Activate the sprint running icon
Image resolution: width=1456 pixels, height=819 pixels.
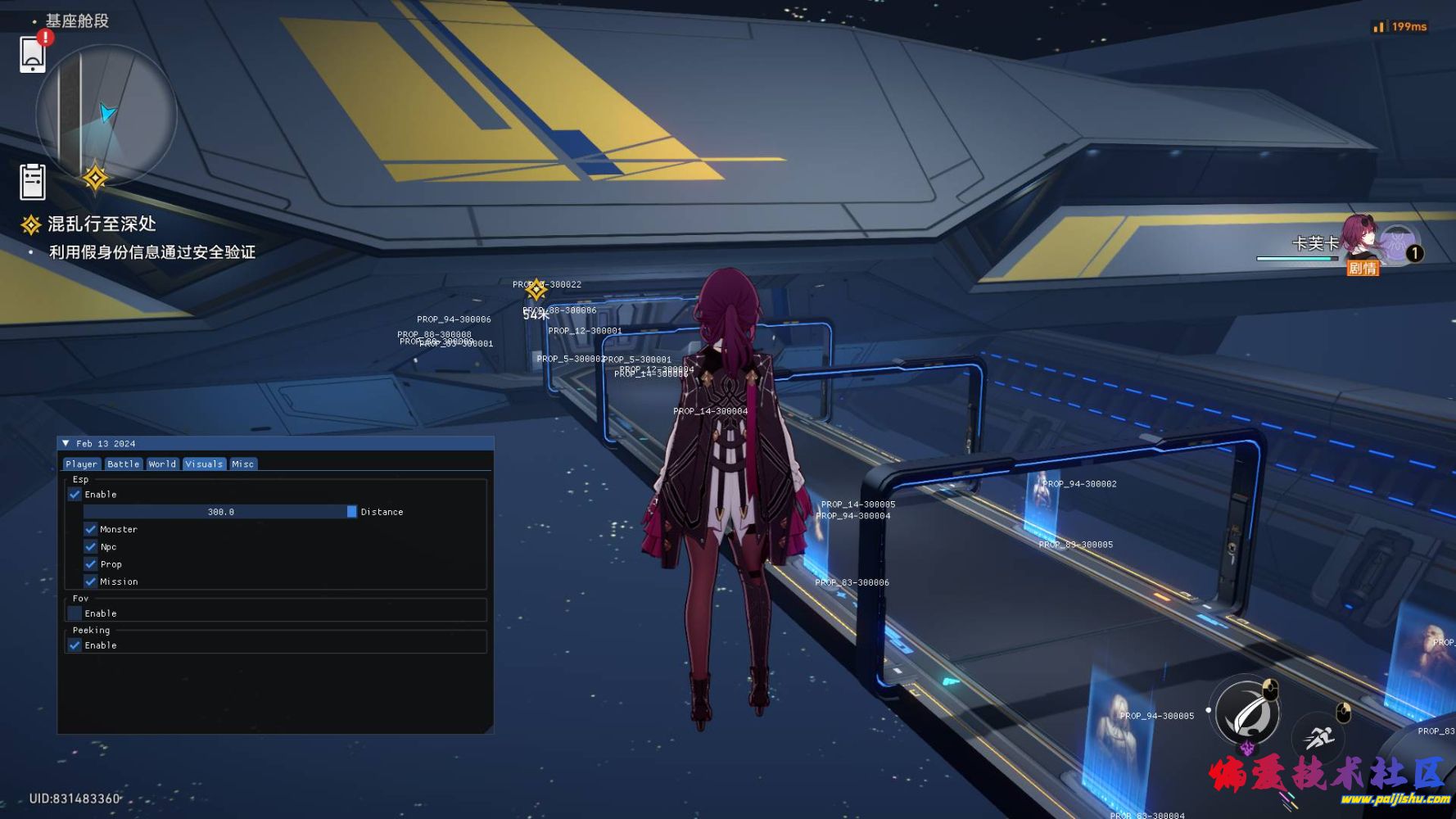coord(1318,736)
